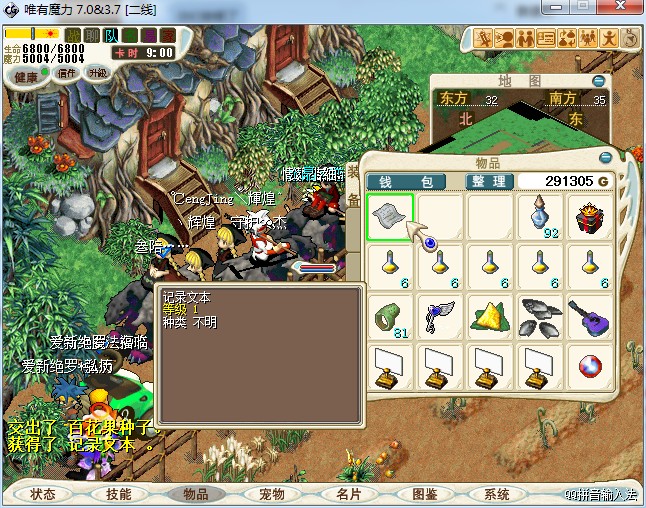Select the green ring item slot
The height and width of the screenshot is (508, 646).
coord(390,317)
